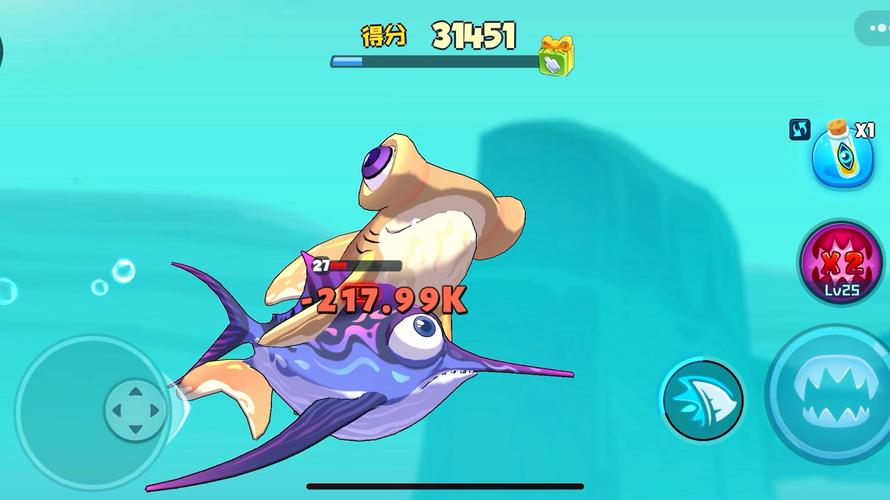Activate the shark fin dash skill
Screen dimensions: 890x500
(702, 399)
